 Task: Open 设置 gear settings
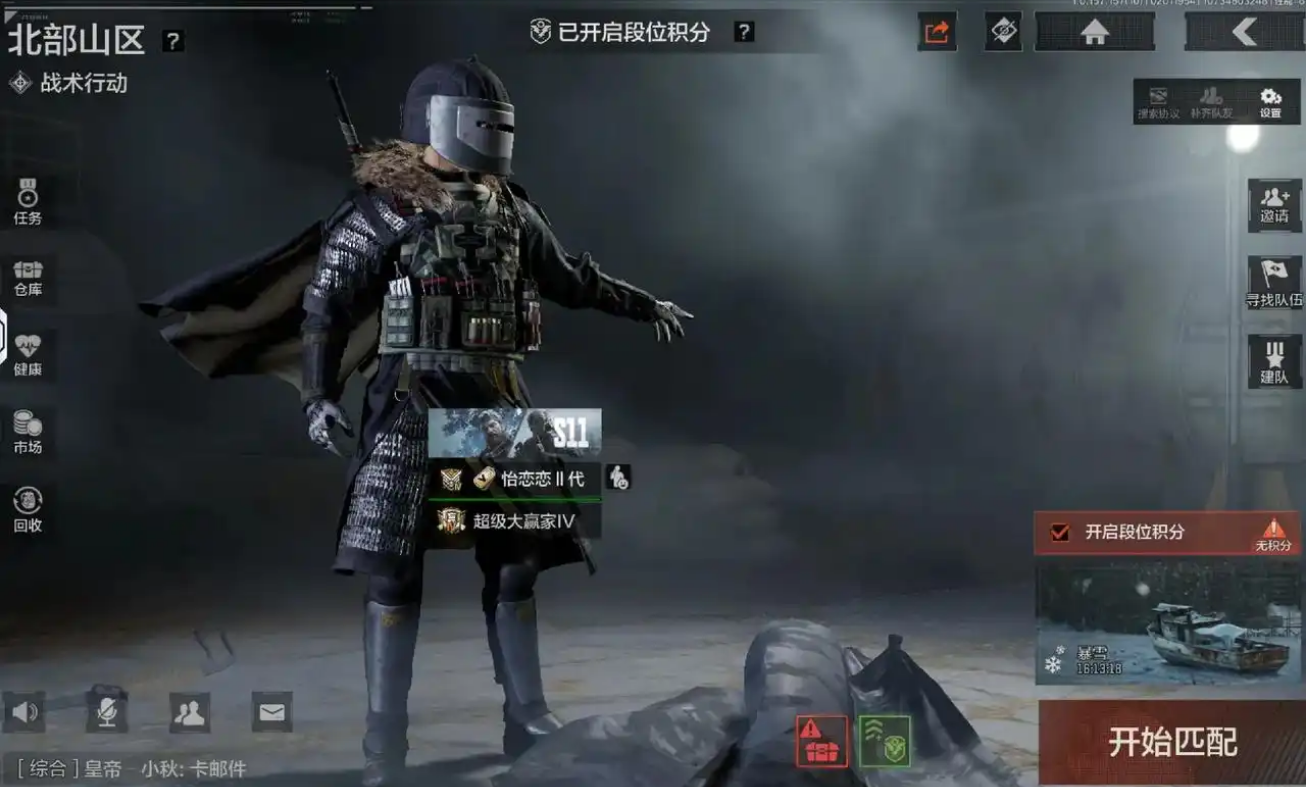pos(1270,101)
